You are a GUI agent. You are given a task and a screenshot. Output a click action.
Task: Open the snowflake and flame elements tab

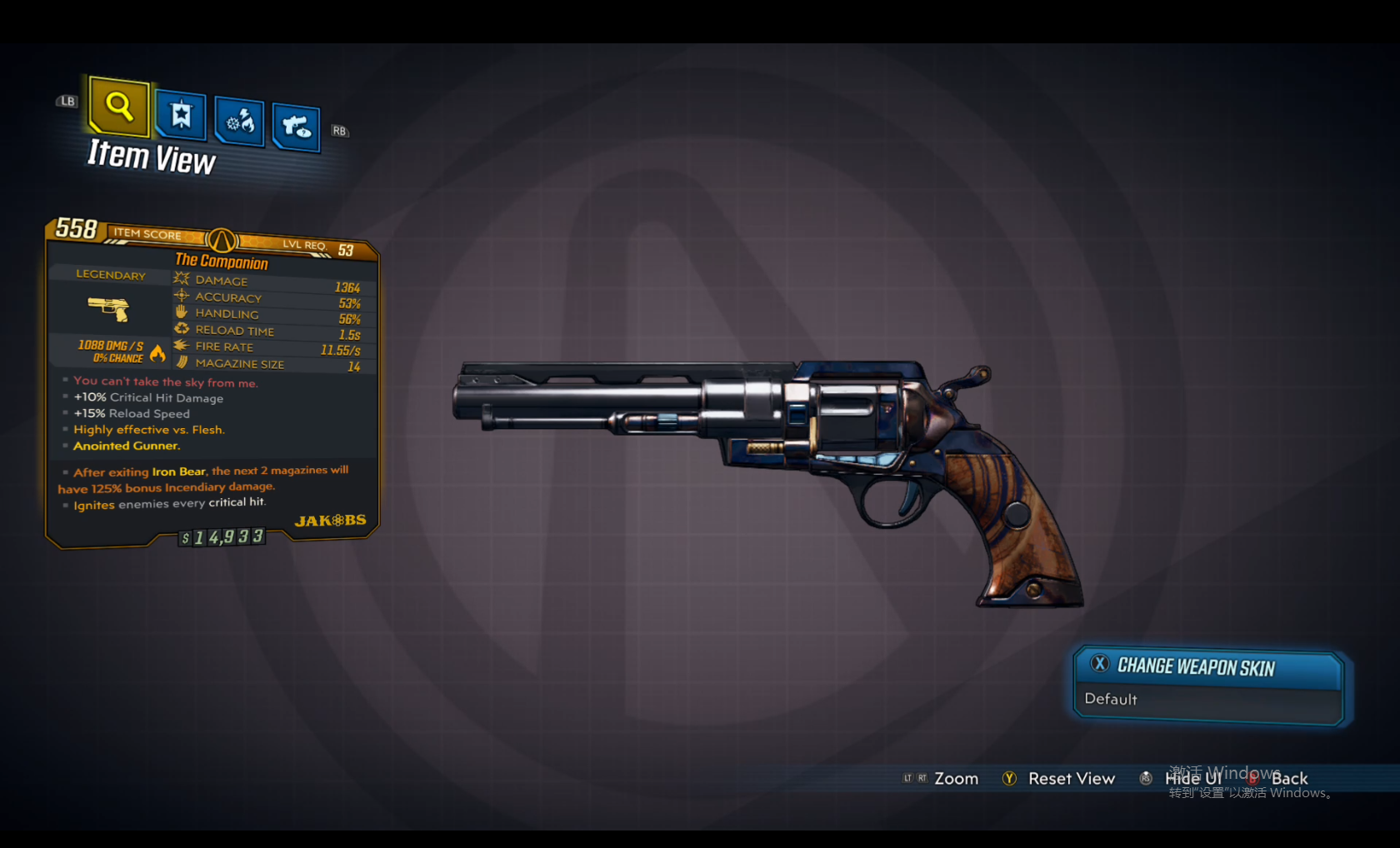(239, 122)
